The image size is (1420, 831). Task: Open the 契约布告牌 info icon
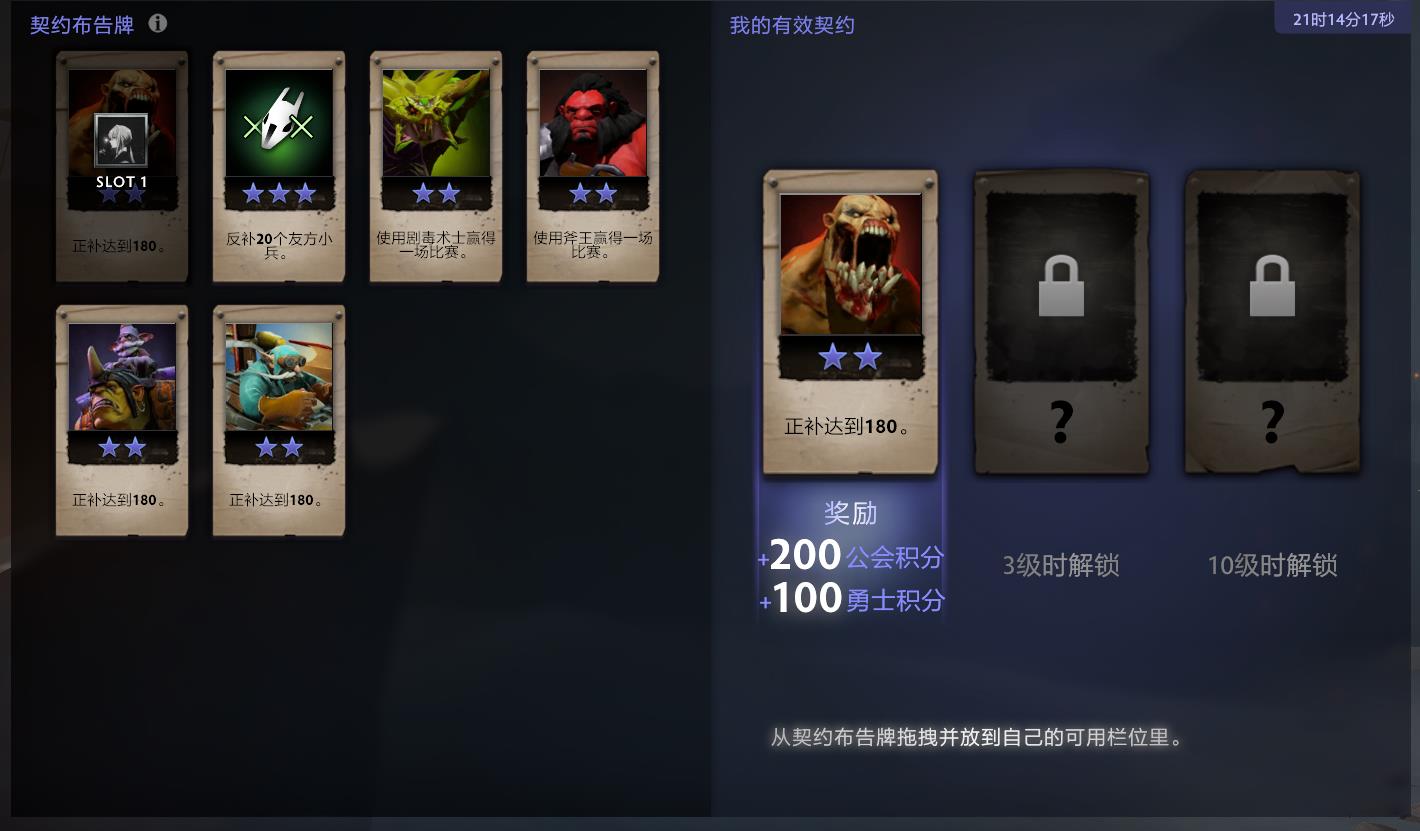(x=157, y=24)
